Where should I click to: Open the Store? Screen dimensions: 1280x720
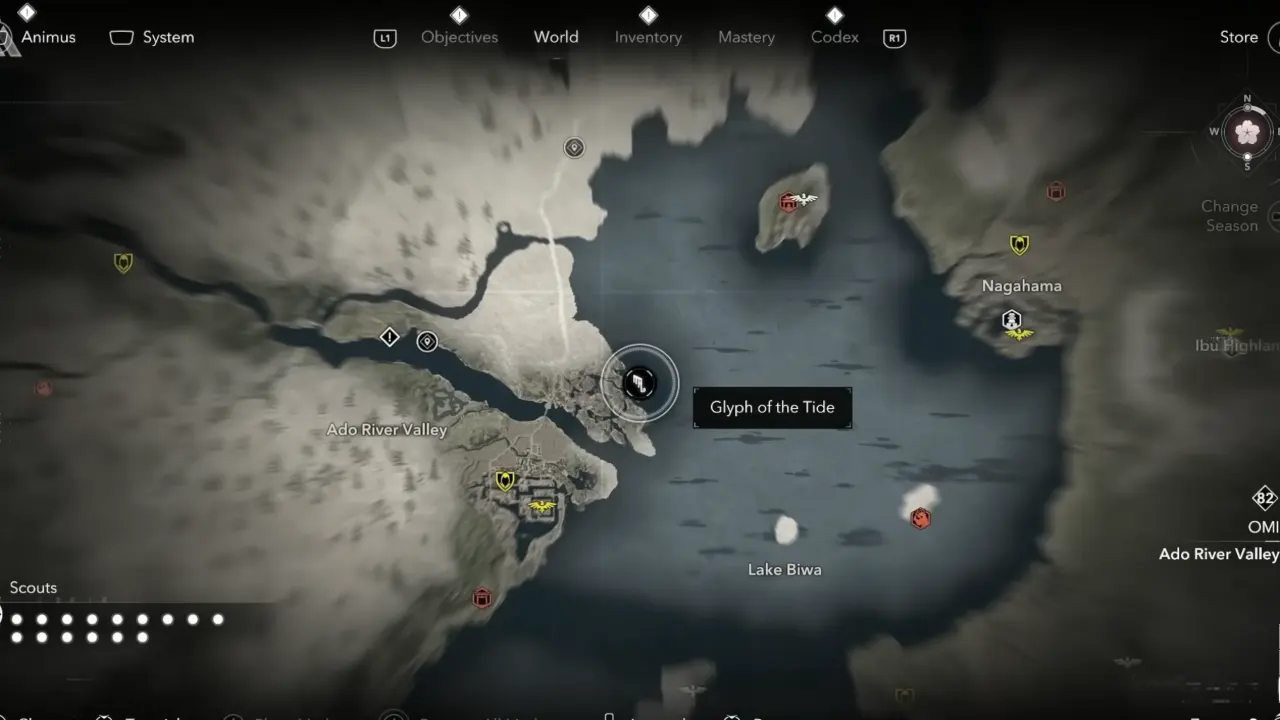tap(1238, 37)
